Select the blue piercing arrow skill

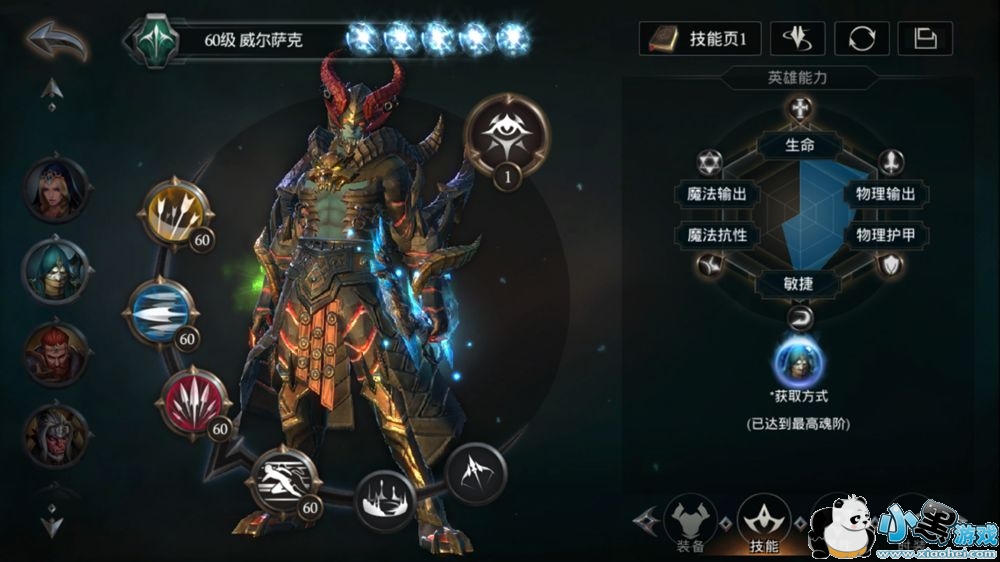coord(162,312)
